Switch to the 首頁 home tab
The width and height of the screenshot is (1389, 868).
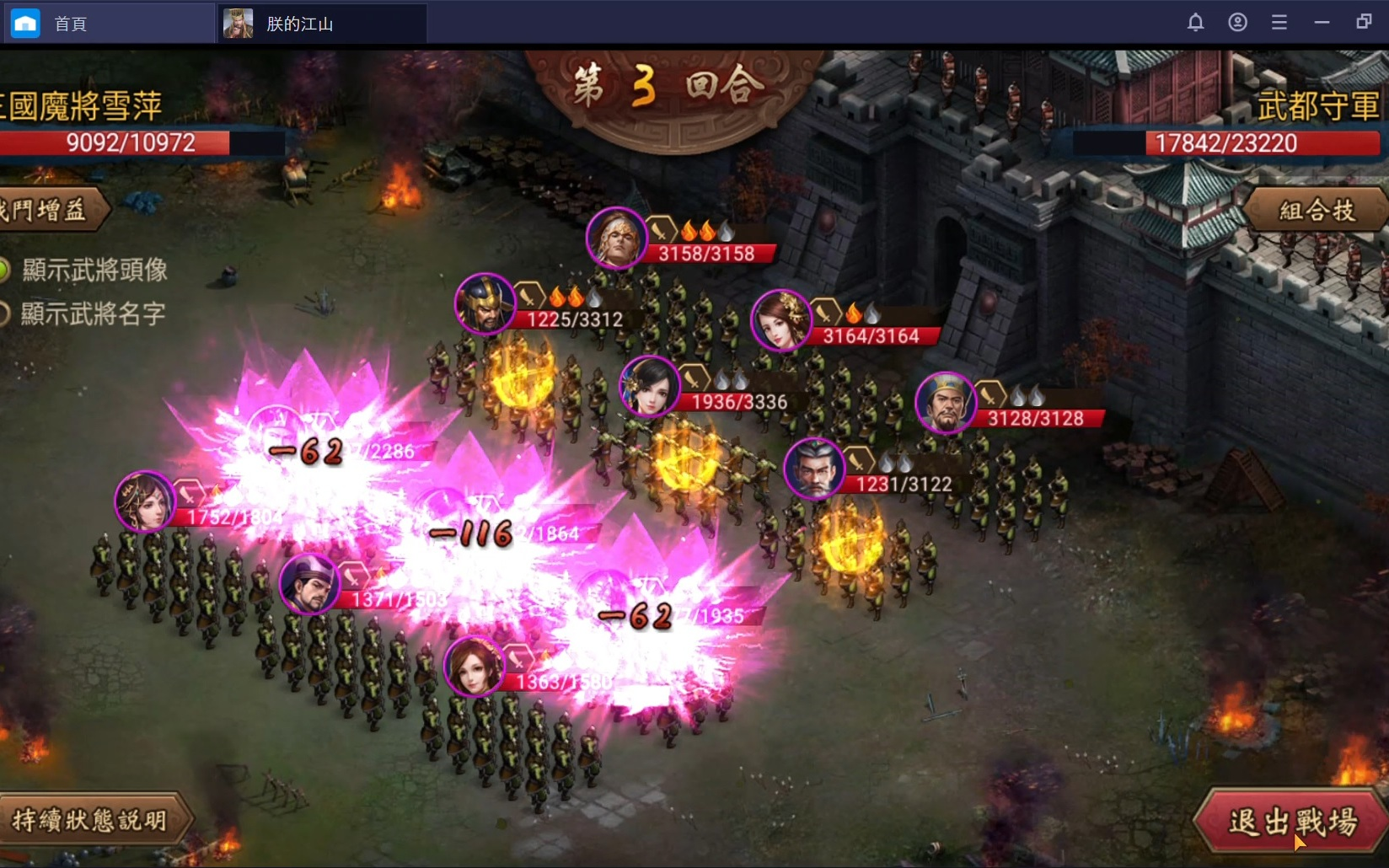71,24
